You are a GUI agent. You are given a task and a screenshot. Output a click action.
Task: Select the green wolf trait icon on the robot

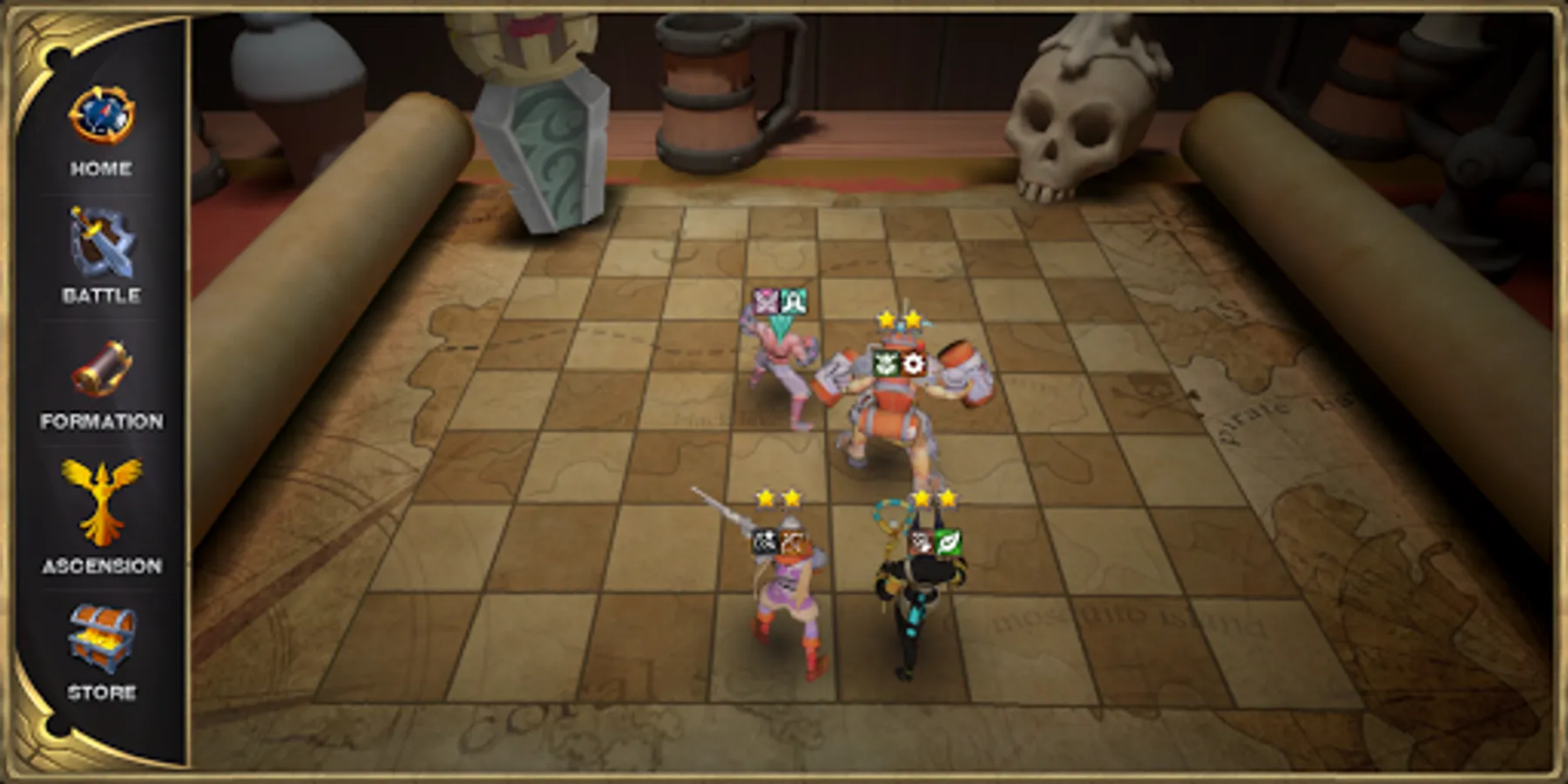click(x=886, y=364)
